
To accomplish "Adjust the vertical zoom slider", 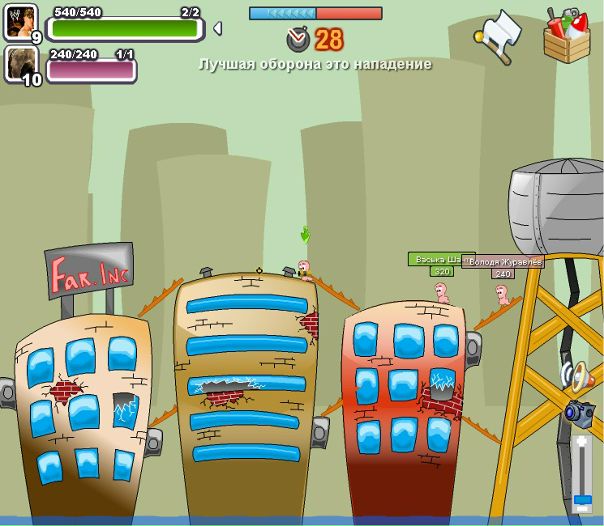I will point(581,498).
